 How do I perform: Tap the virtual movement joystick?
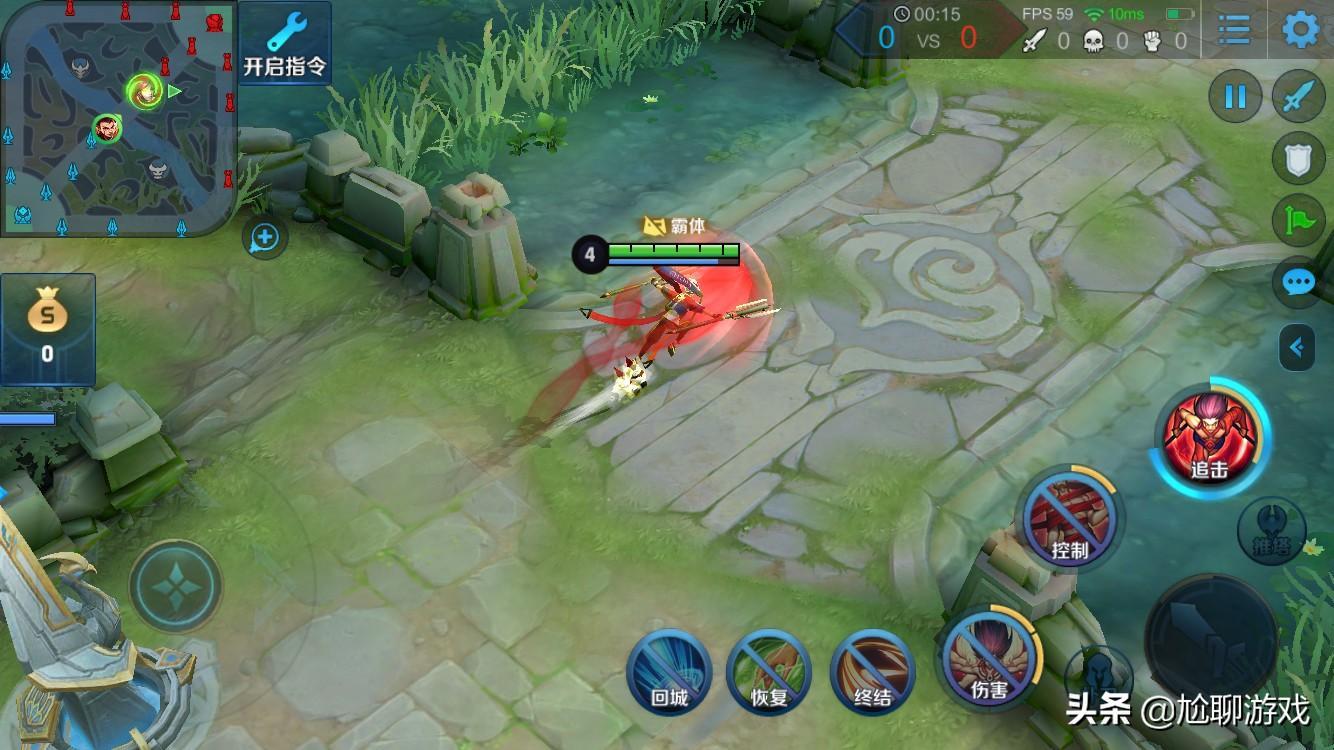(x=176, y=586)
